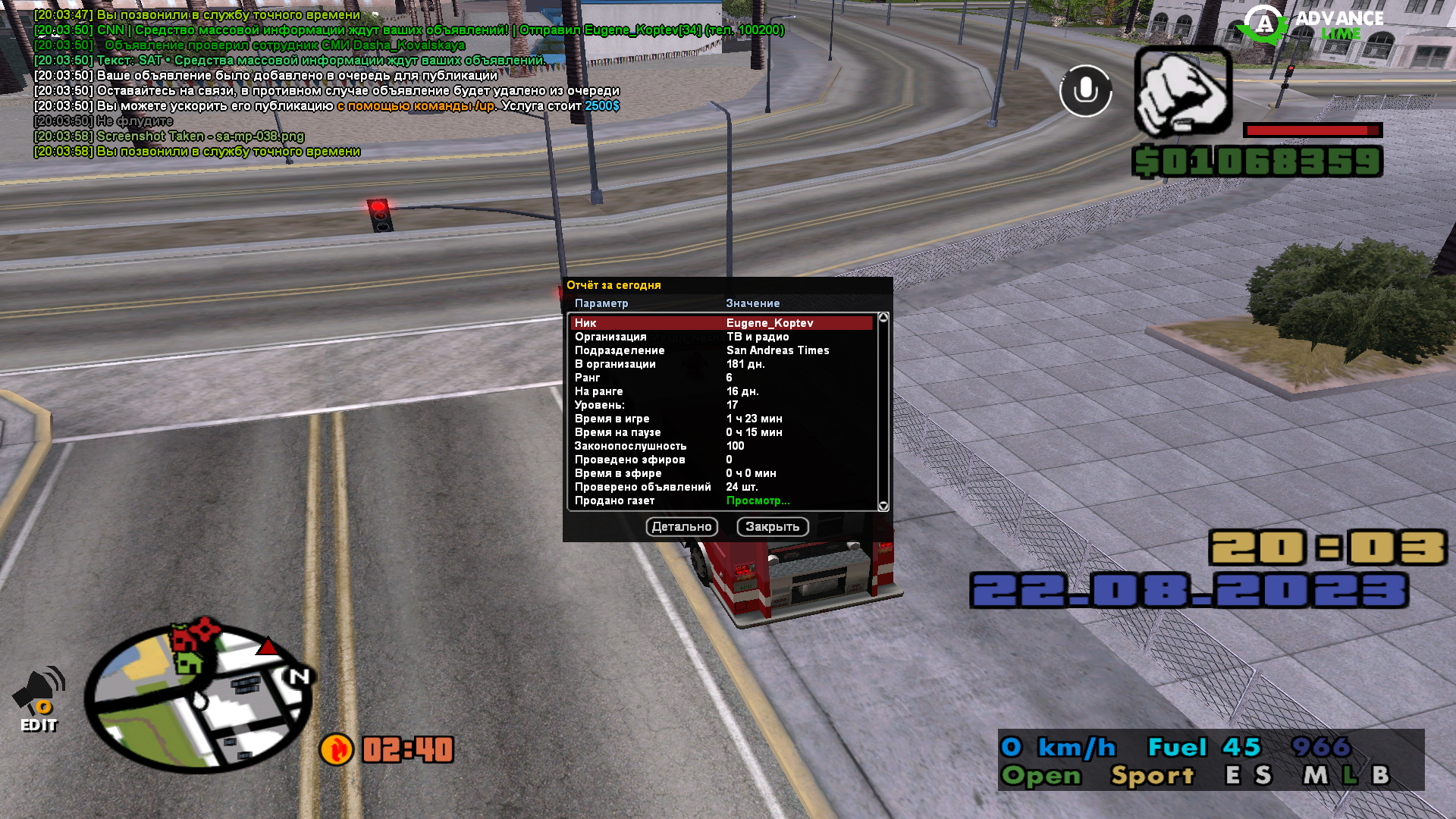This screenshot has width=1456, height=819.
Task: Click the orange flame timer icon
Action: (336, 749)
